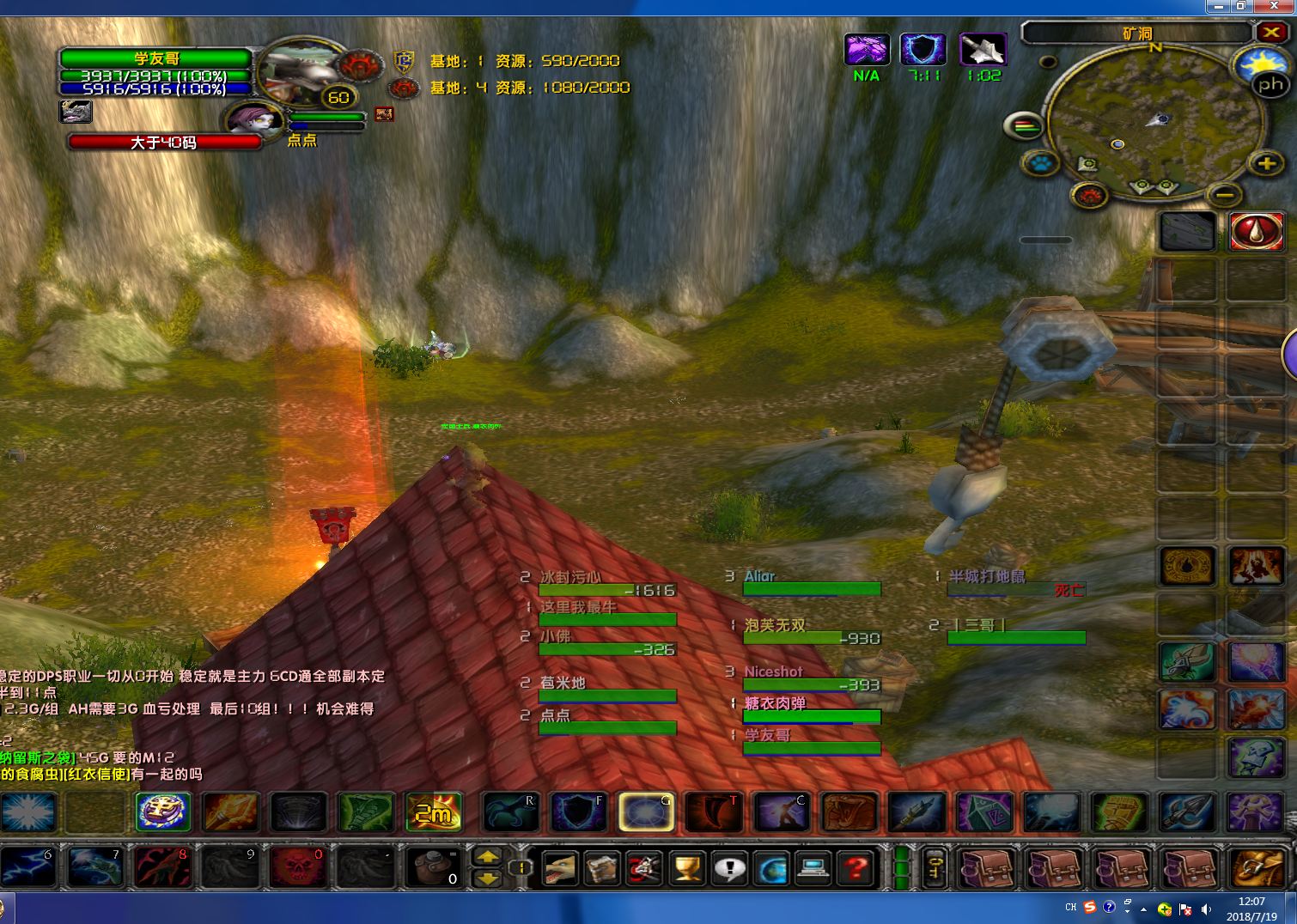Open the golden backpack bag slot
This screenshot has width=1297, height=924.
point(1257,868)
